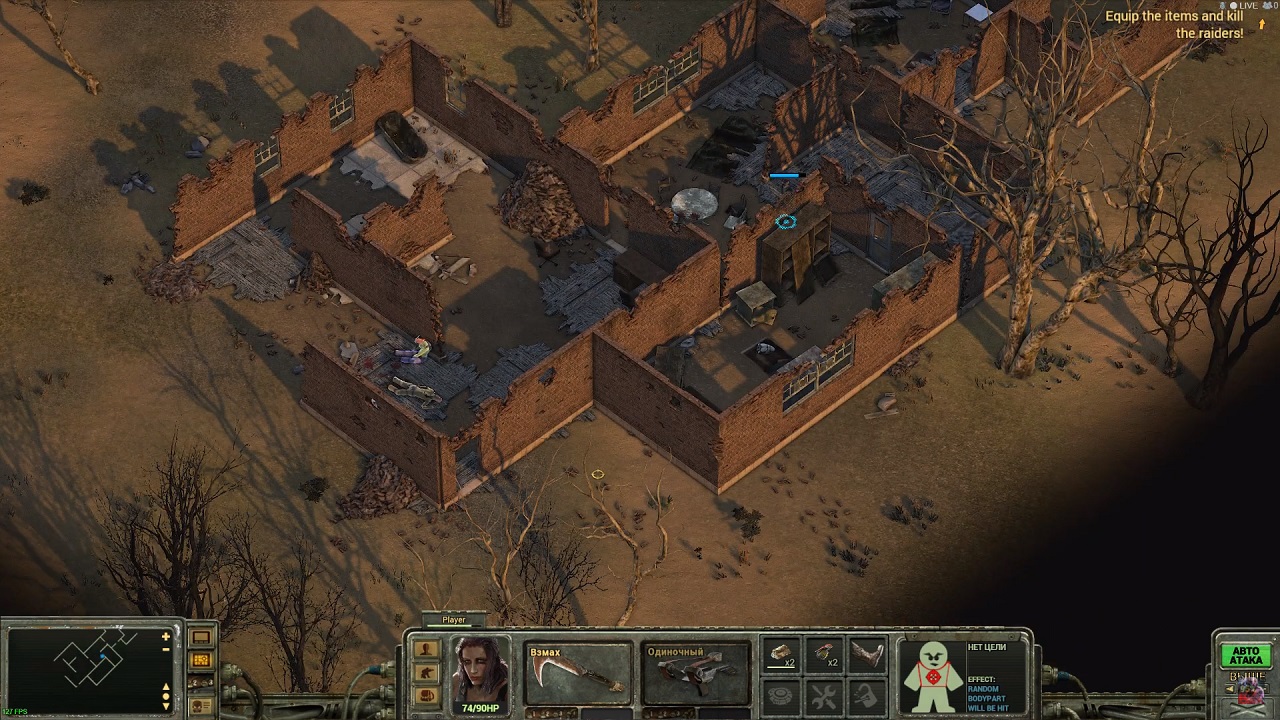
Task: Open the character silhouette button
Action: click(x=427, y=649)
